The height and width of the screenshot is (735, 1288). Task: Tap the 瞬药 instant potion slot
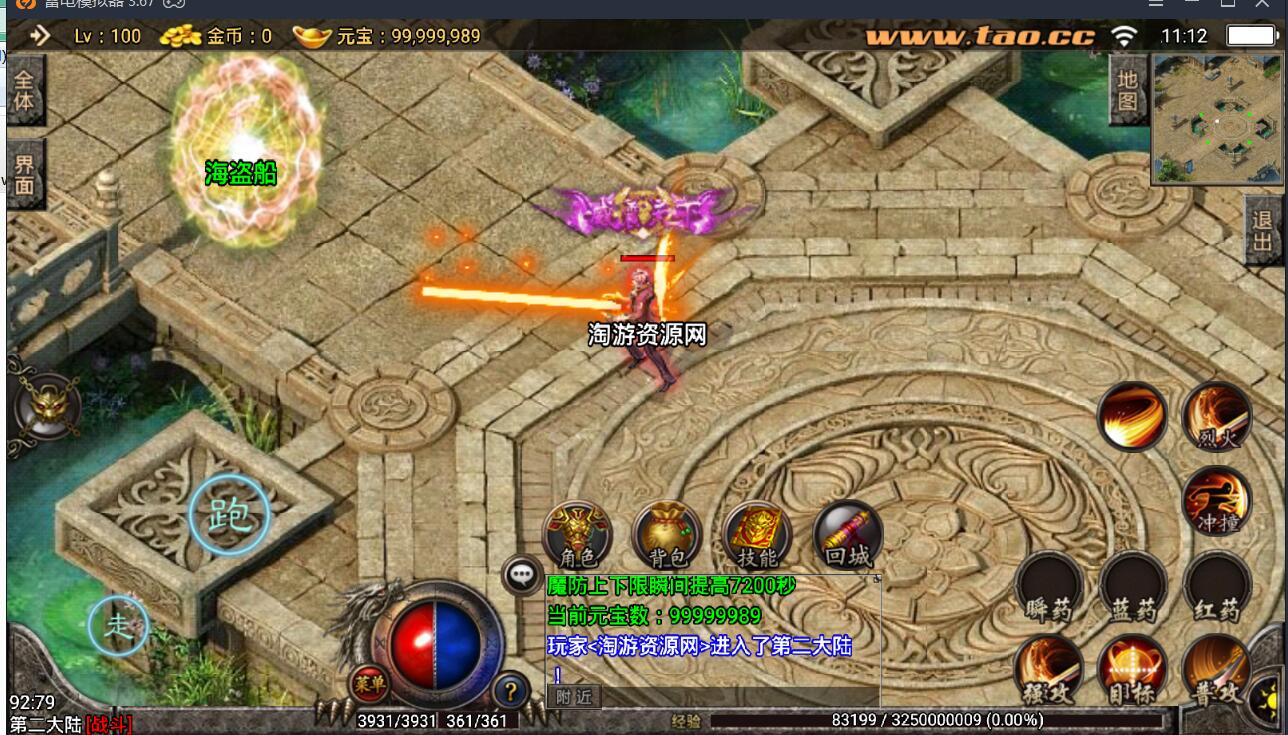point(1049,586)
